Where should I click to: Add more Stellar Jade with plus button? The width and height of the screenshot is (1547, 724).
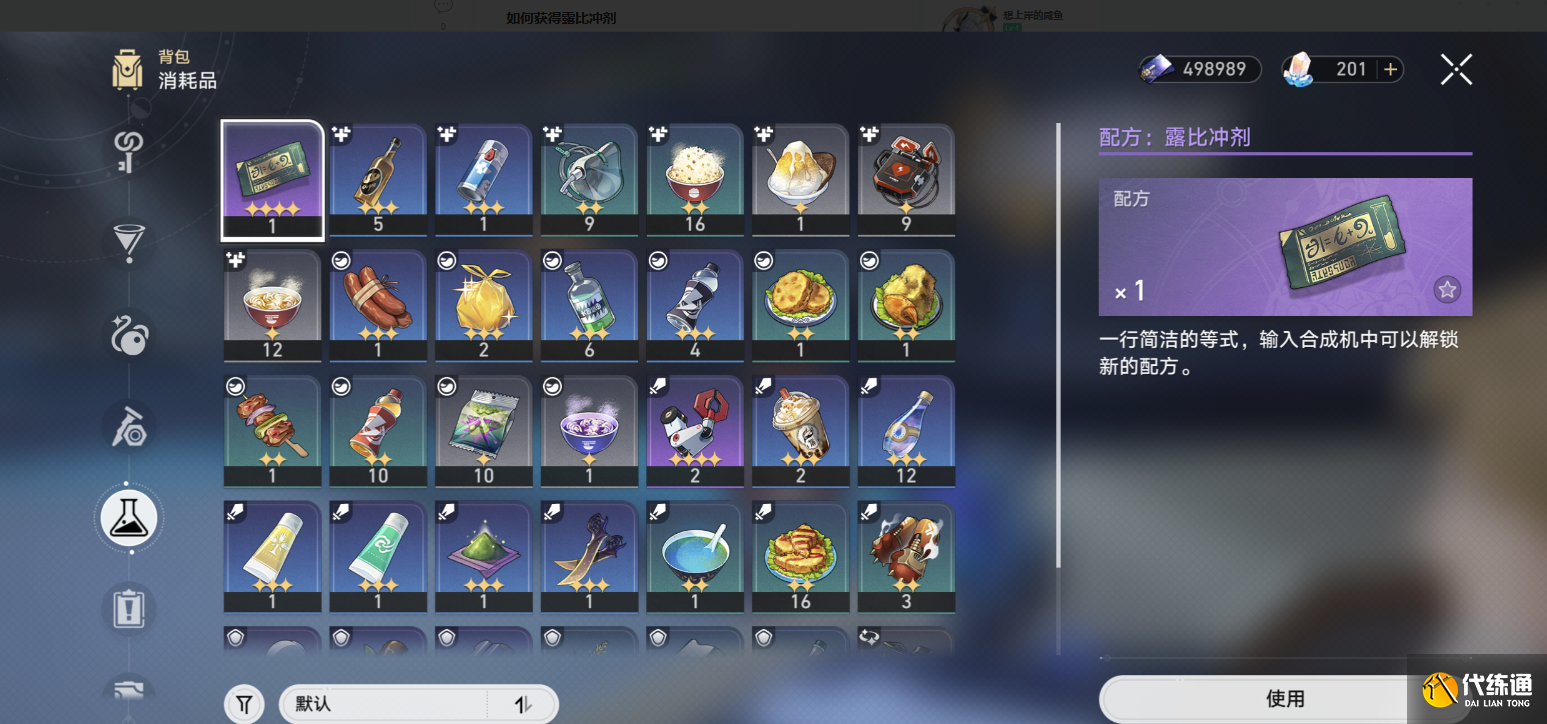point(1390,69)
